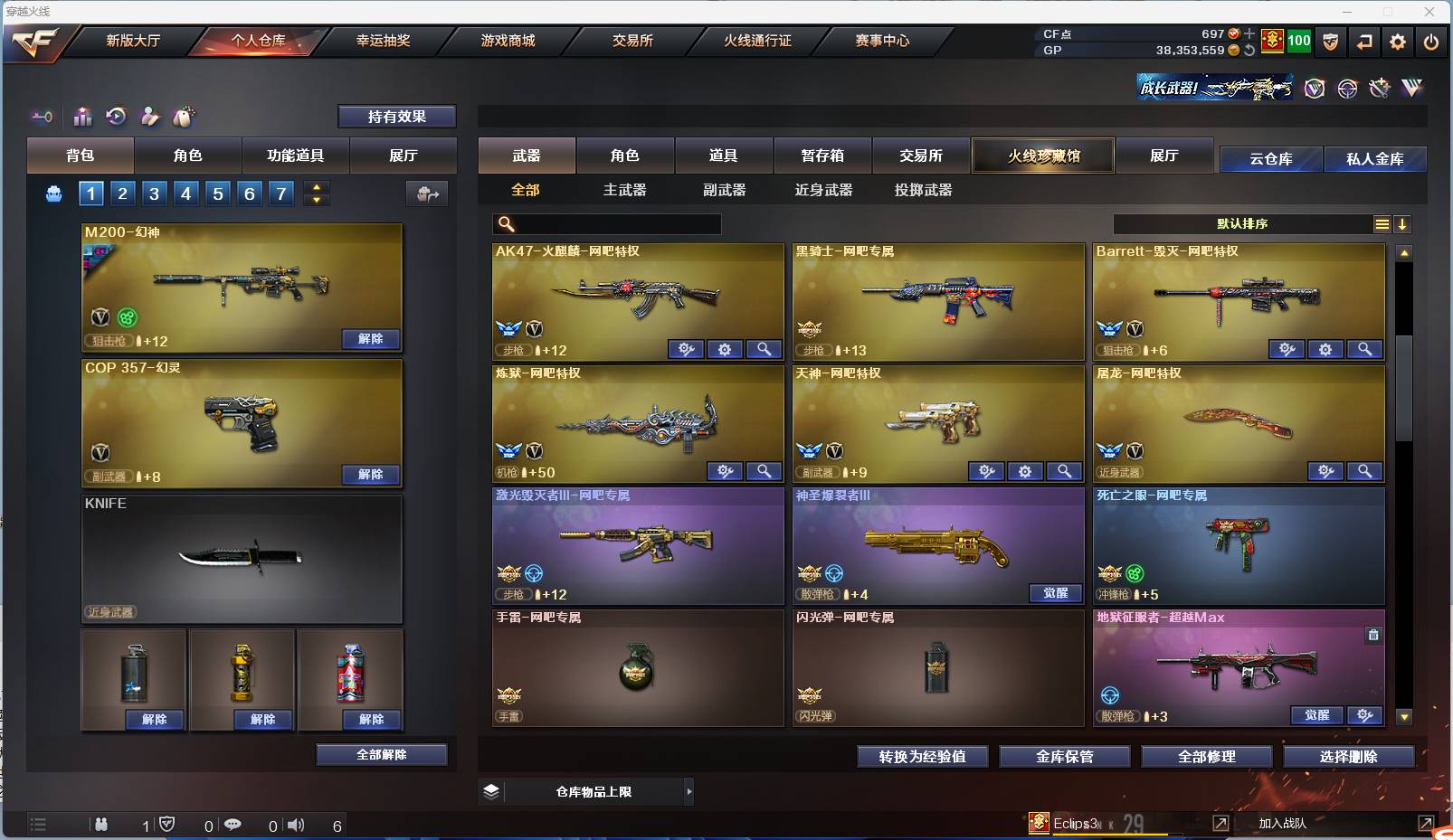Open the stats bar-chart icon near the top left
The width and height of the screenshot is (1453, 840).
82,116
